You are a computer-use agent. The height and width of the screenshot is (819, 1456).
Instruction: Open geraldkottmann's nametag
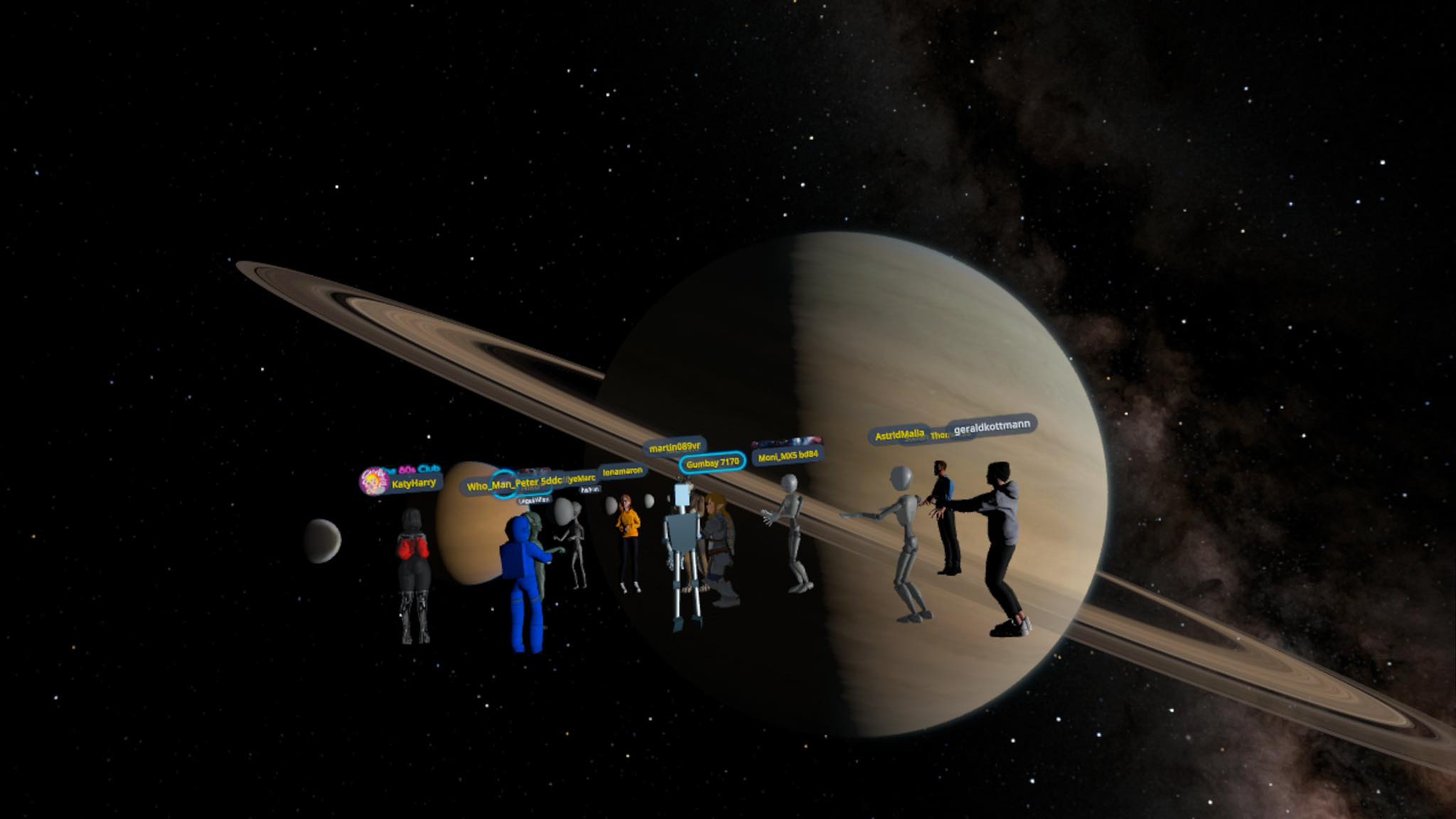[x=992, y=428]
